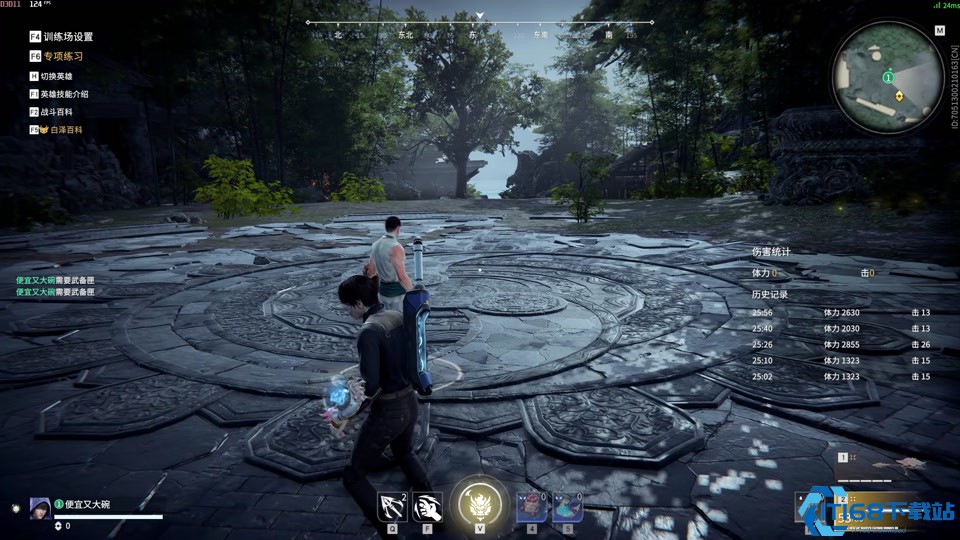Select the red item slot icon
Image resolution: width=960 pixels, height=540 pixels.
pos(531,507)
